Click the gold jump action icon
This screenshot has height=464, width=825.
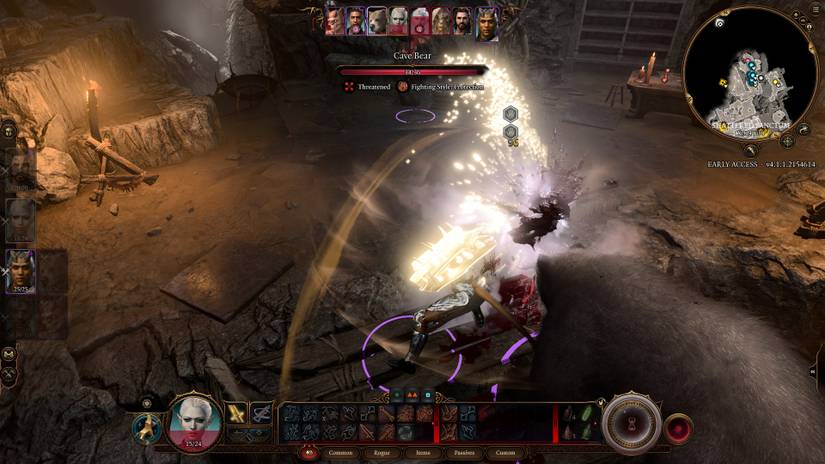[x=146, y=427]
